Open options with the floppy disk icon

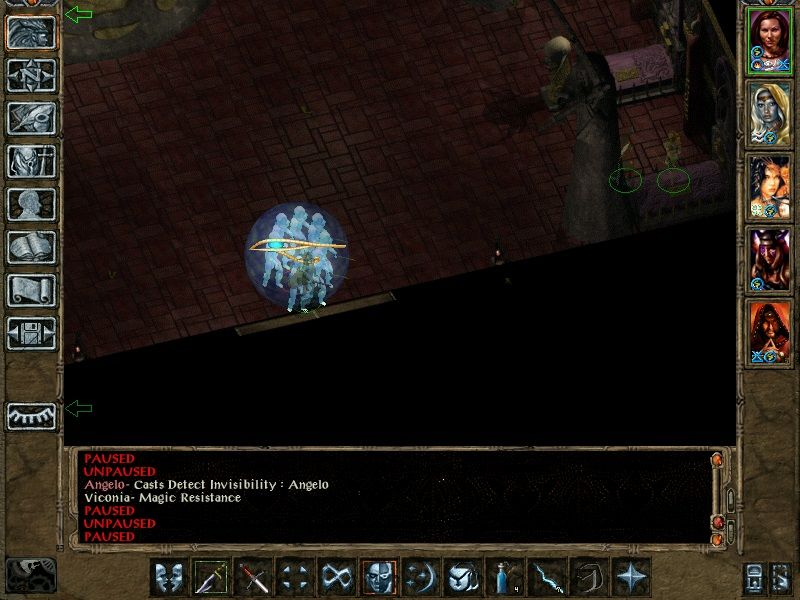[x=31, y=333]
